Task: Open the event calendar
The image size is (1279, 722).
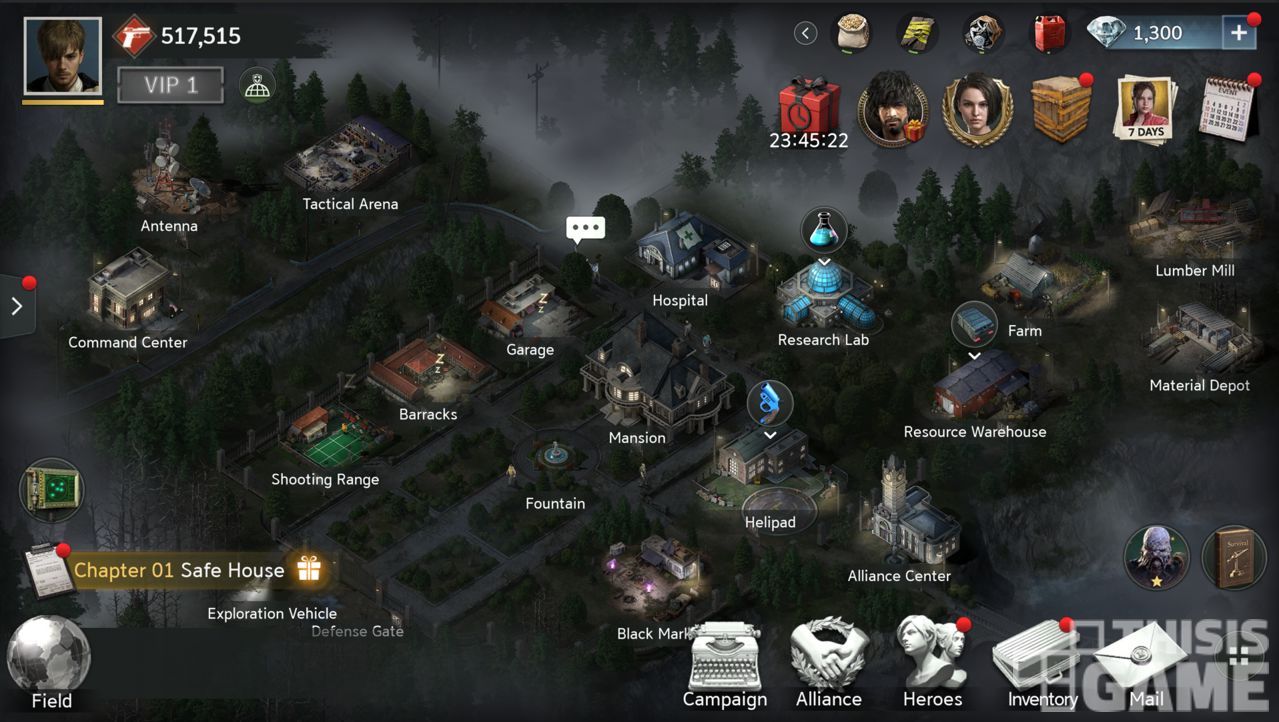Action: 1229,108
